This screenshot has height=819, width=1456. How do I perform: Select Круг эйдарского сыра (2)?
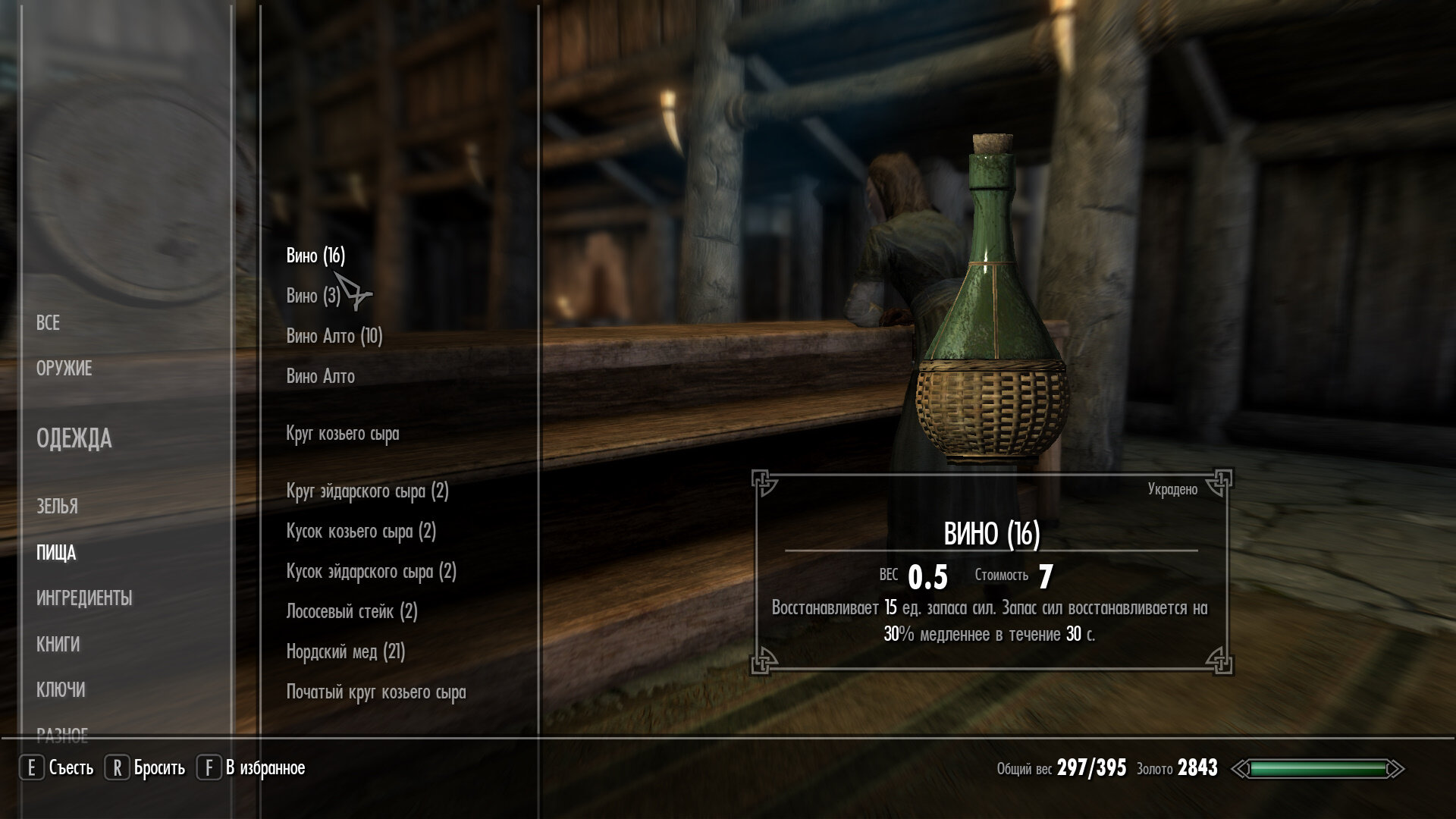pos(368,491)
